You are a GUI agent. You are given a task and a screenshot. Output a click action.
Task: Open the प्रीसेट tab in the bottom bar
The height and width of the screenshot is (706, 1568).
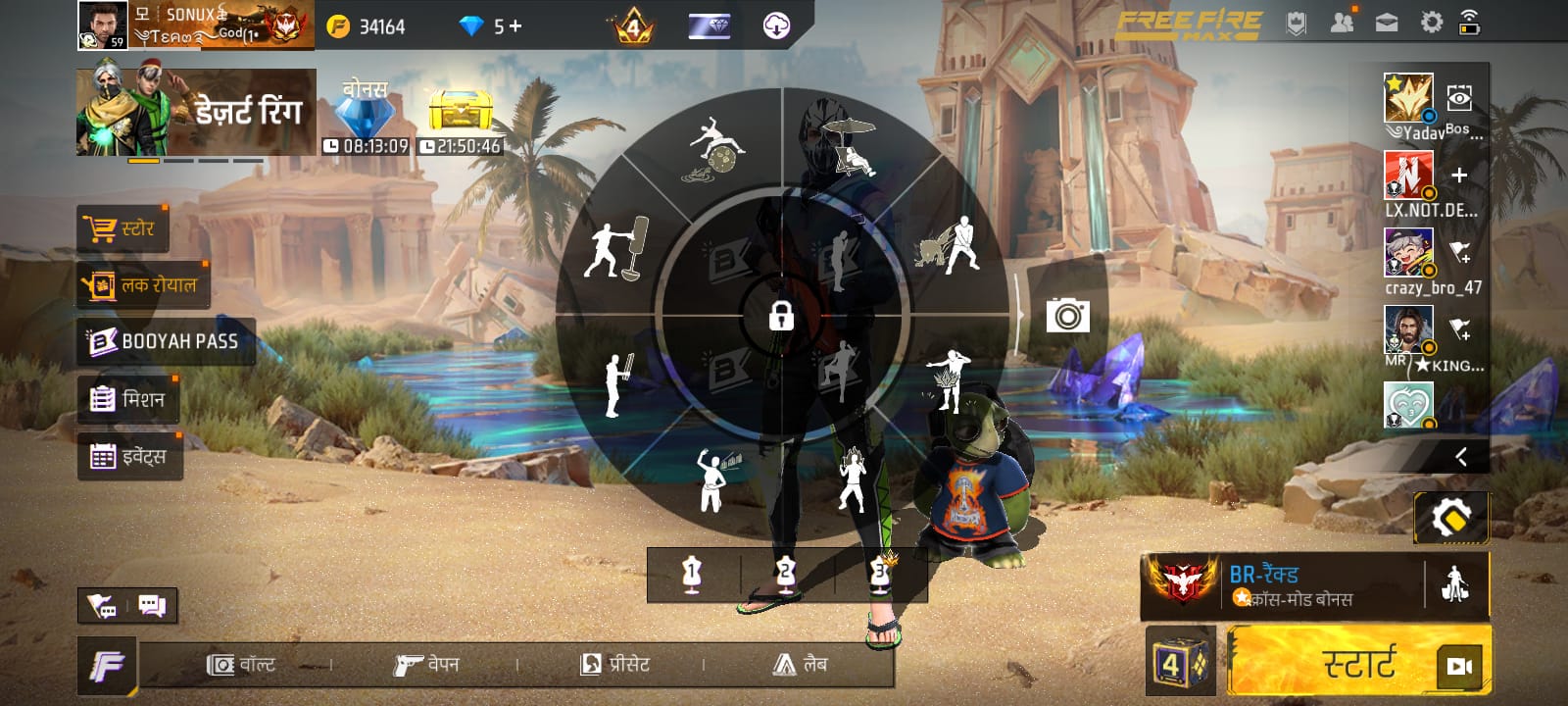coord(617,664)
